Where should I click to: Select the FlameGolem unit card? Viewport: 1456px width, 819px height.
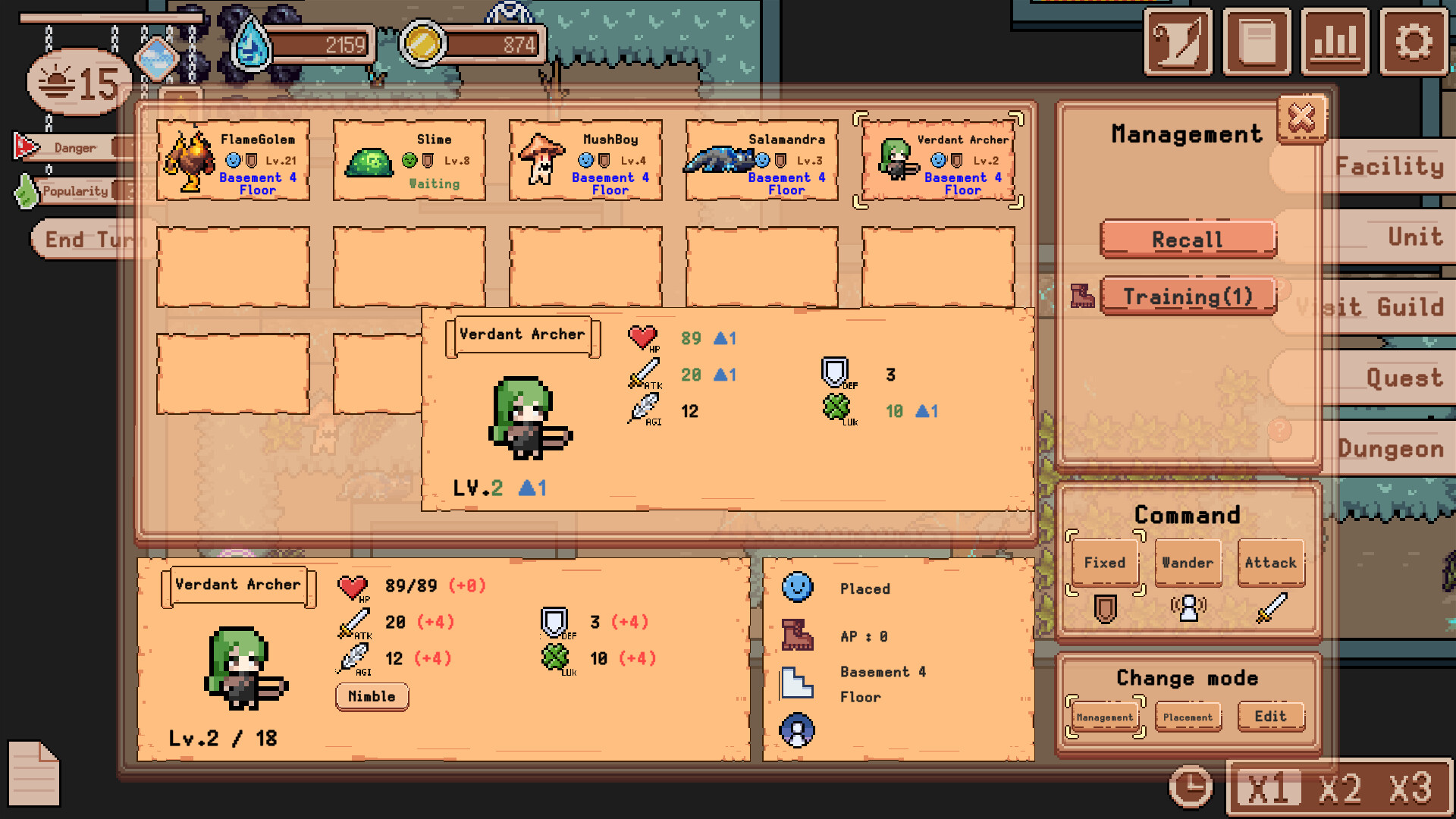232,158
